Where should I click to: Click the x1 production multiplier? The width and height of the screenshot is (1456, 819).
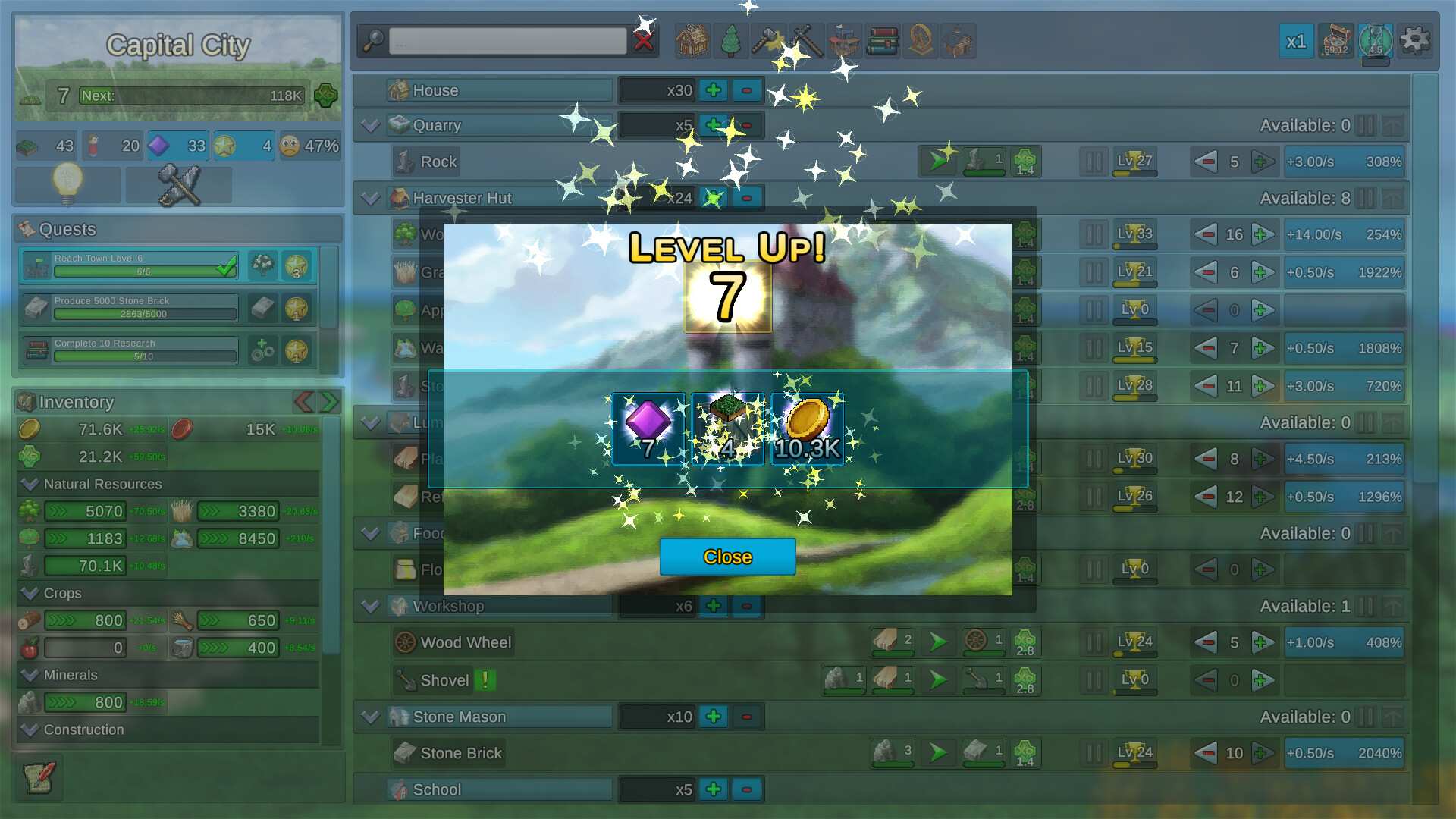pyautogui.click(x=1296, y=42)
